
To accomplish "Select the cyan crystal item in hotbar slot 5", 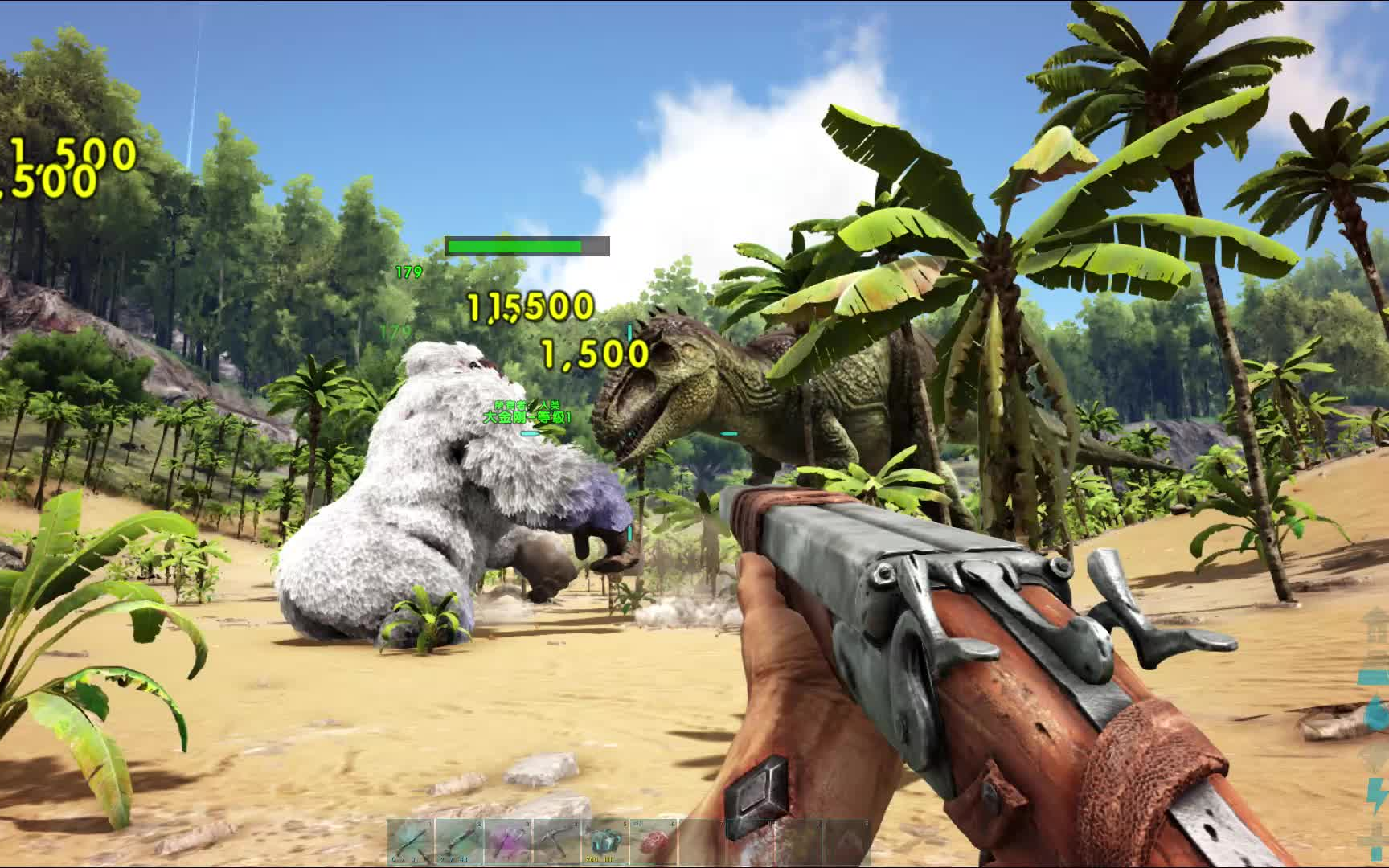I will coord(606,842).
